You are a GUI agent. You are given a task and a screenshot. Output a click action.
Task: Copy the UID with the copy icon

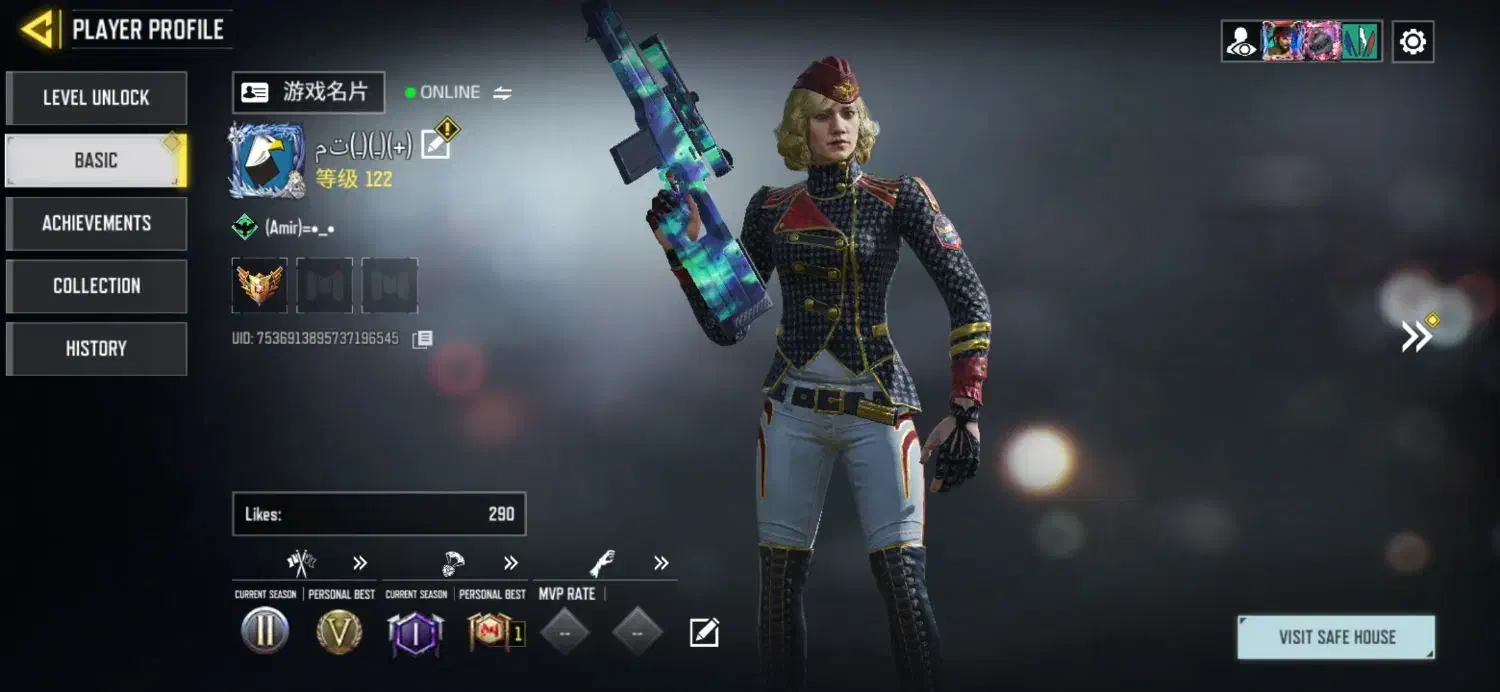click(423, 339)
